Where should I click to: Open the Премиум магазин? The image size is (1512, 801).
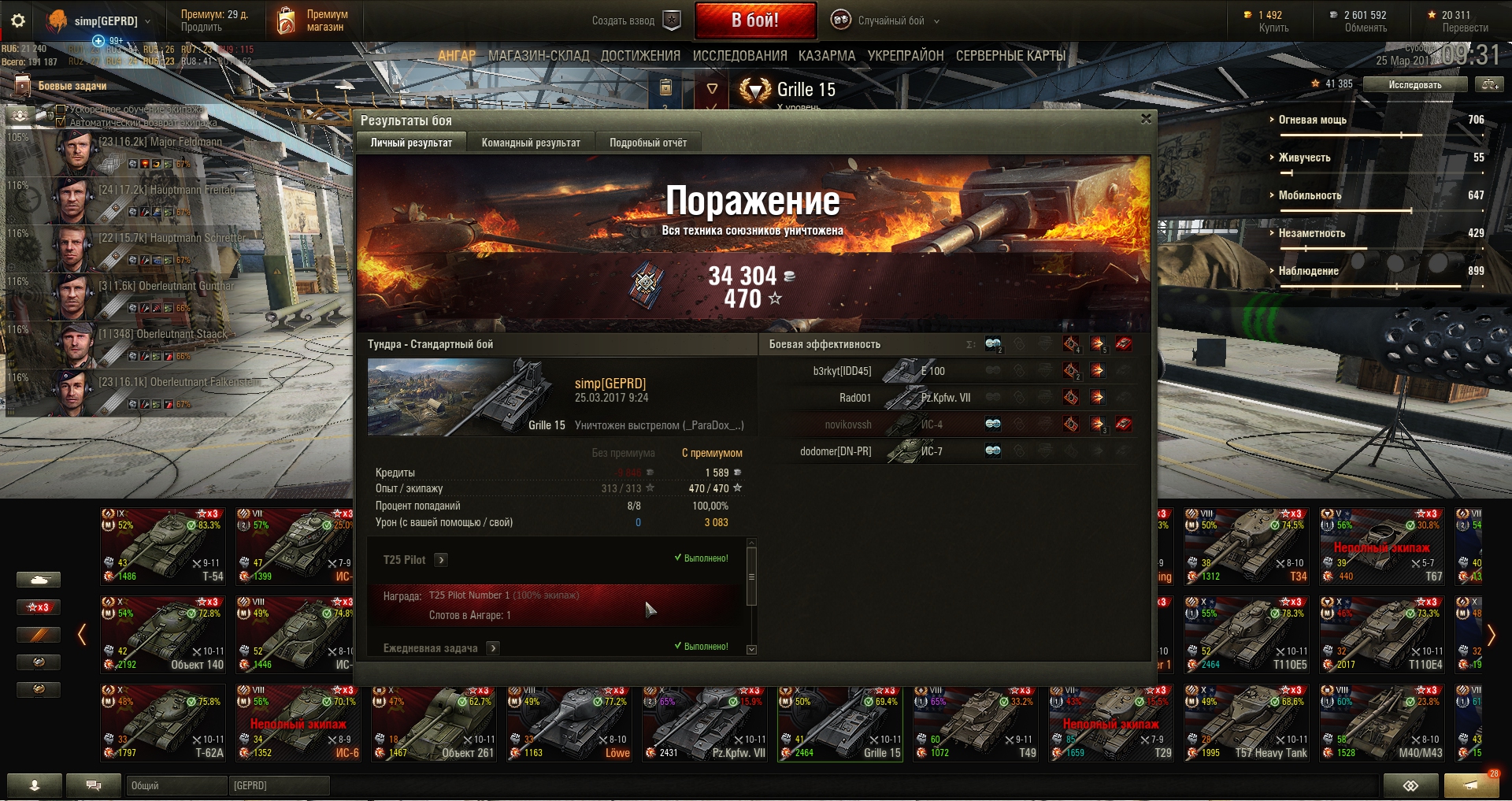(313, 20)
